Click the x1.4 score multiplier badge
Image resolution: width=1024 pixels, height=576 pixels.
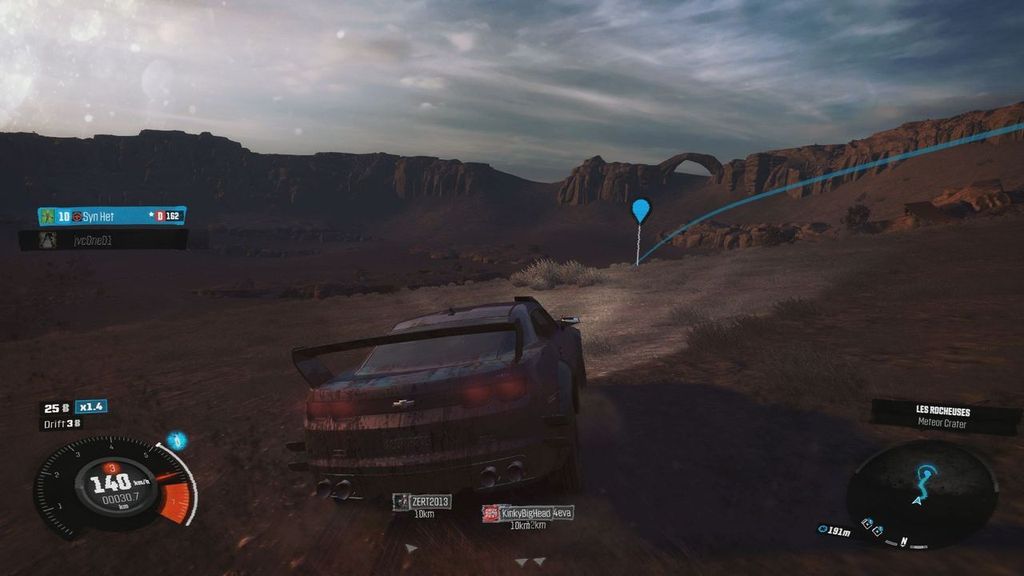tap(91, 407)
